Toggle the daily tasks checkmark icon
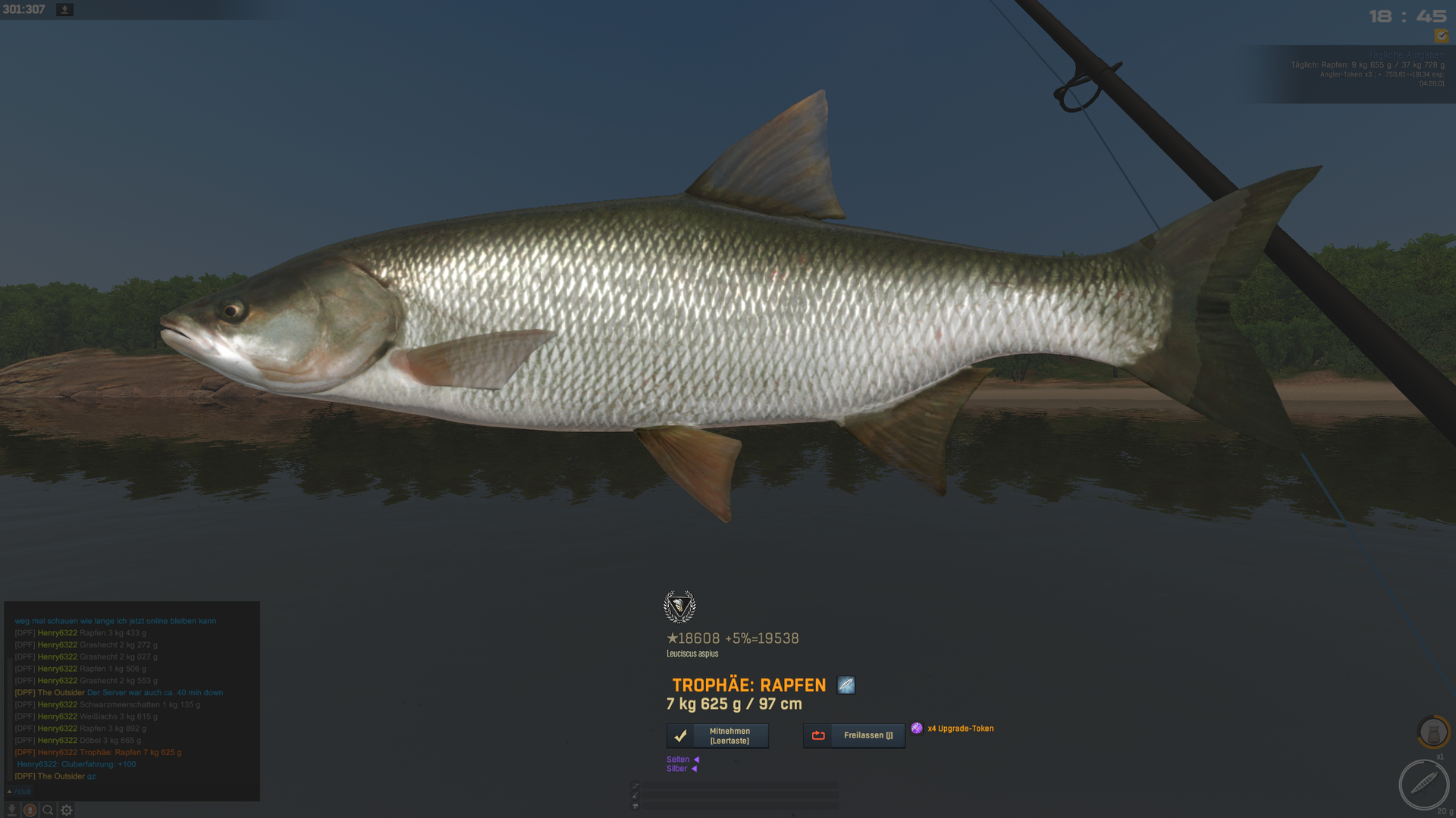This screenshot has height=818, width=1456. click(1441, 36)
